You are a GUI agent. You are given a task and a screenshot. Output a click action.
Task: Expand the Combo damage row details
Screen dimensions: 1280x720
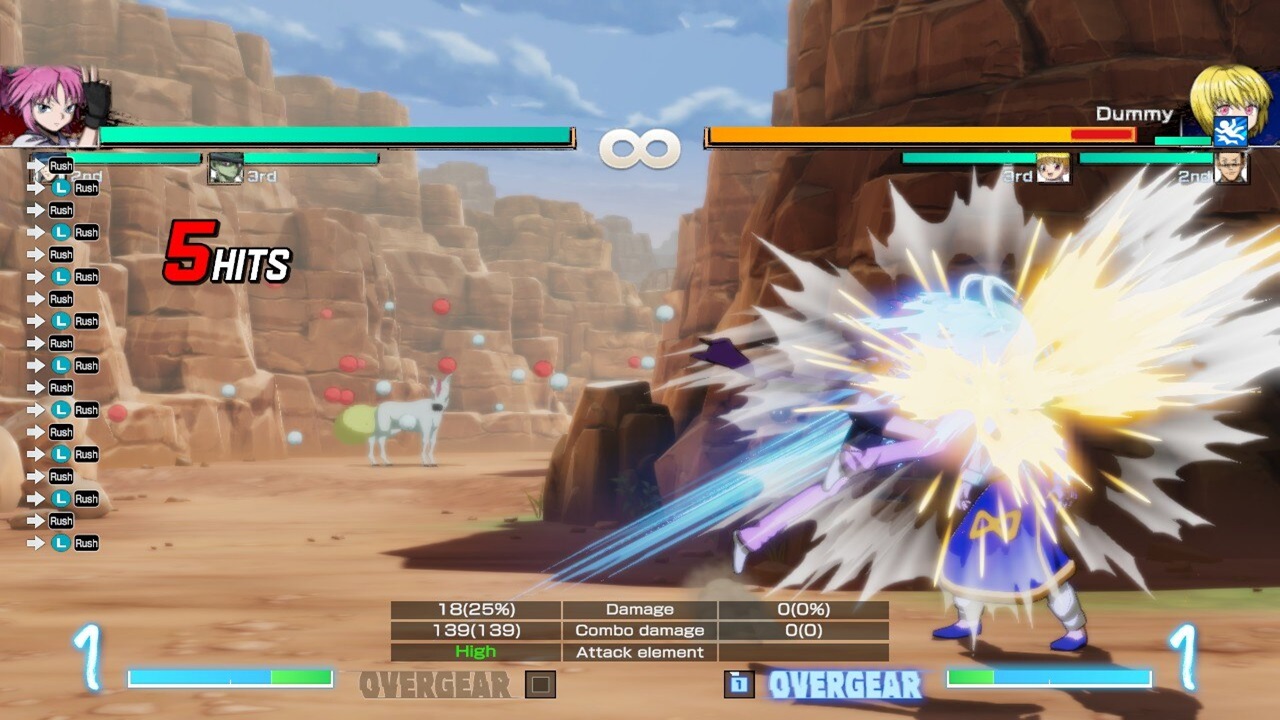coord(640,630)
